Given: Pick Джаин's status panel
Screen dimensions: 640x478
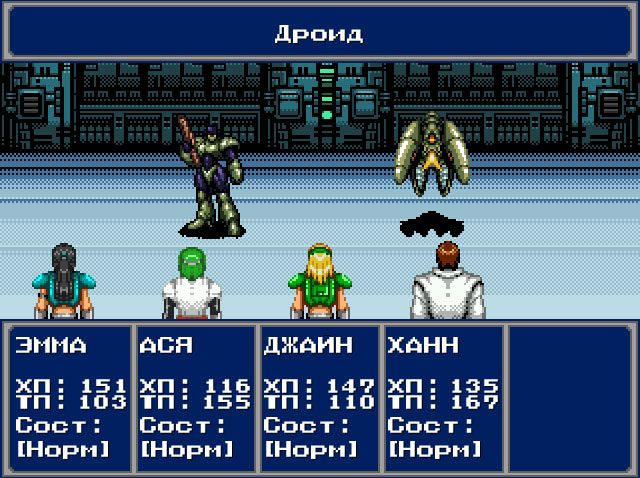Looking at the screenshot, I should tap(319, 397).
